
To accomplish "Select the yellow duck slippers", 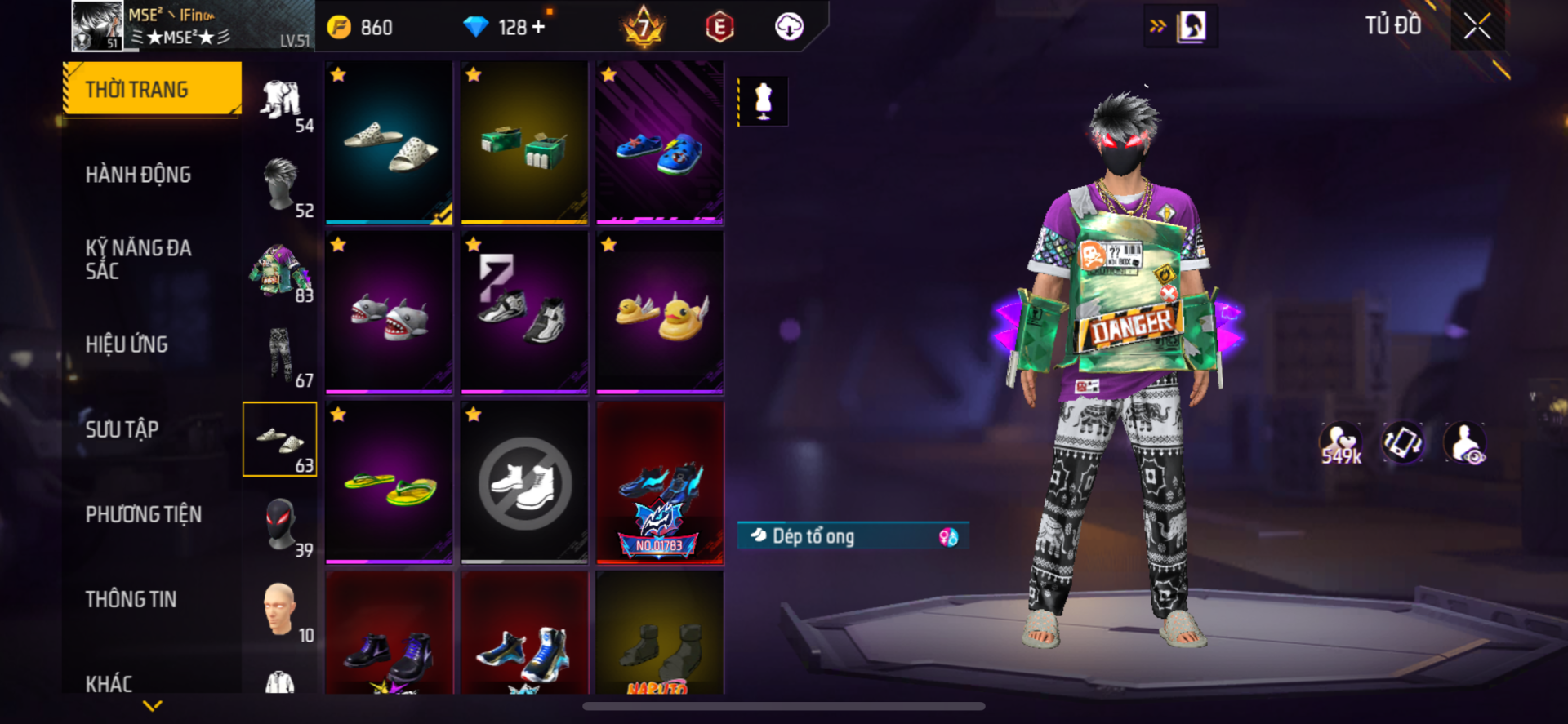I will [x=659, y=313].
